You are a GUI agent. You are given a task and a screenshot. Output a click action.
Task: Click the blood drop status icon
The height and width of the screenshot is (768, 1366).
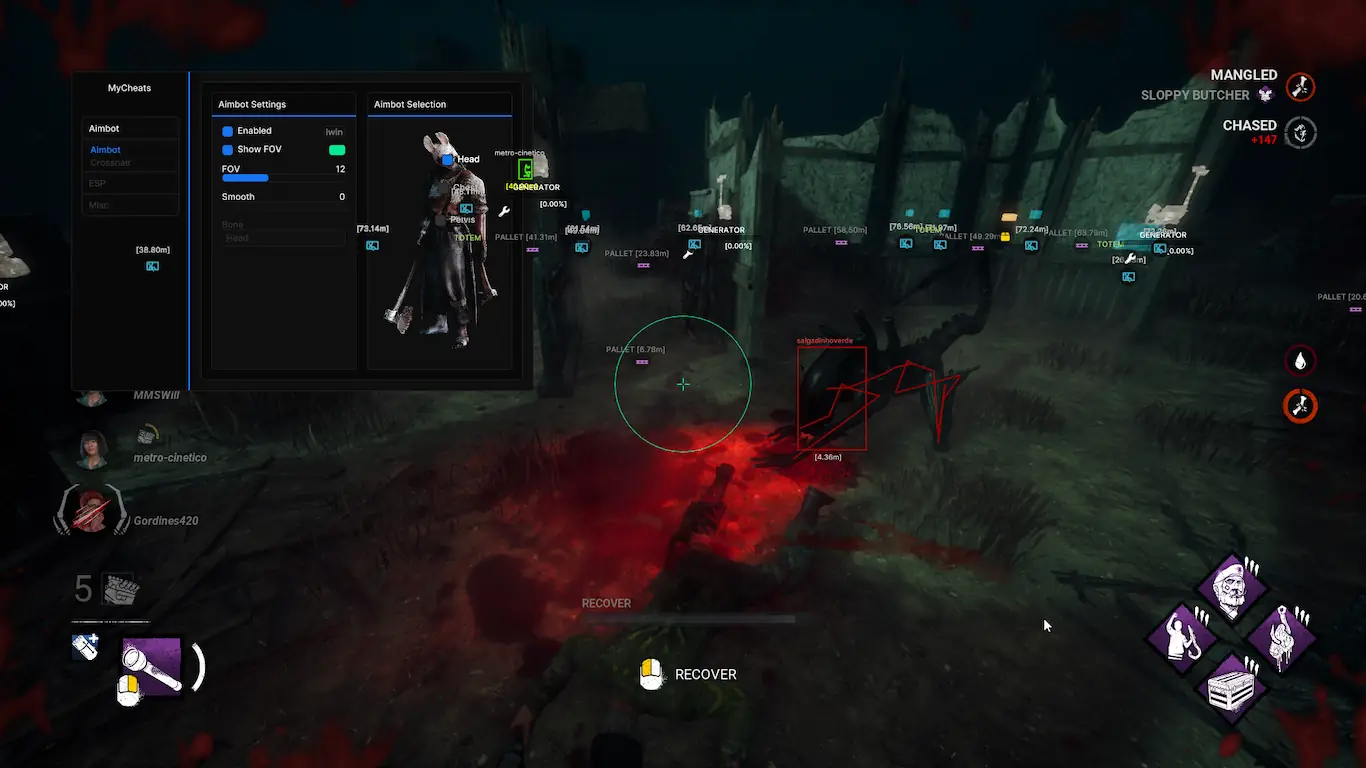1300,360
